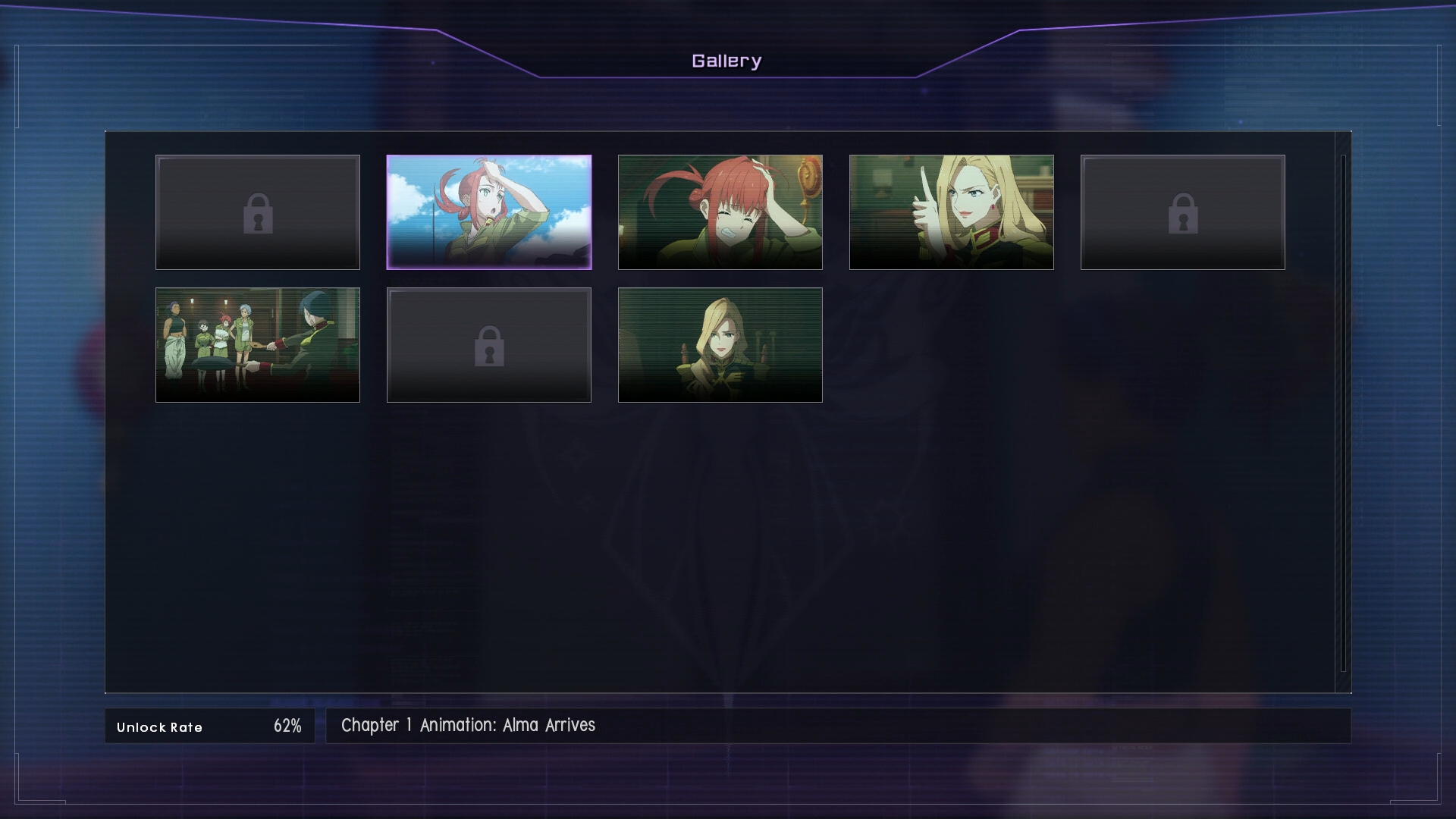Select the highlighted Alma Arrives sky thumbnail
Viewport: 1456px width, 819px height.
pos(488,212)
